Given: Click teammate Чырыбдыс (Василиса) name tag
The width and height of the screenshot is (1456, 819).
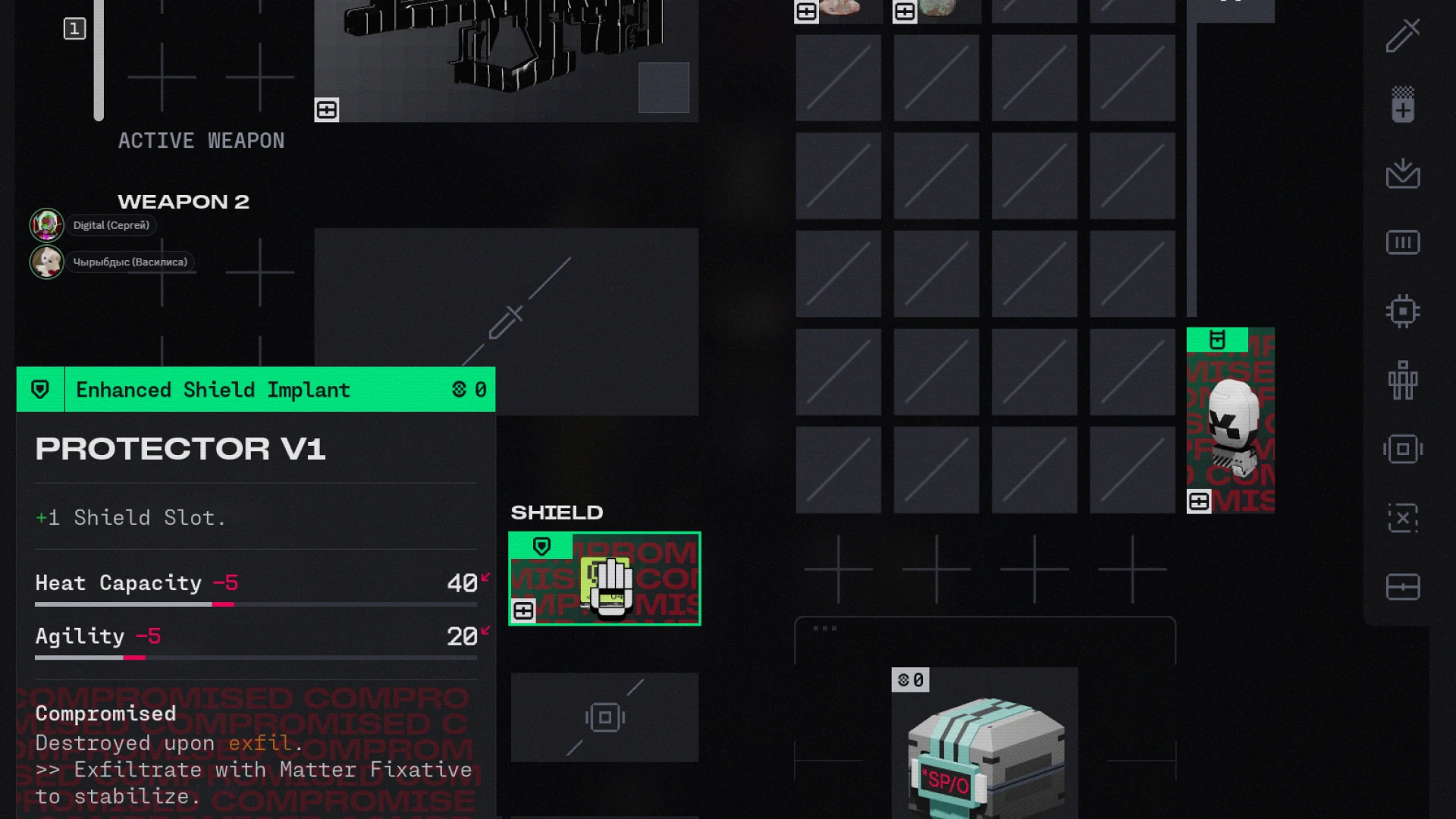Looking at the screenshot, I should [130, 262].
